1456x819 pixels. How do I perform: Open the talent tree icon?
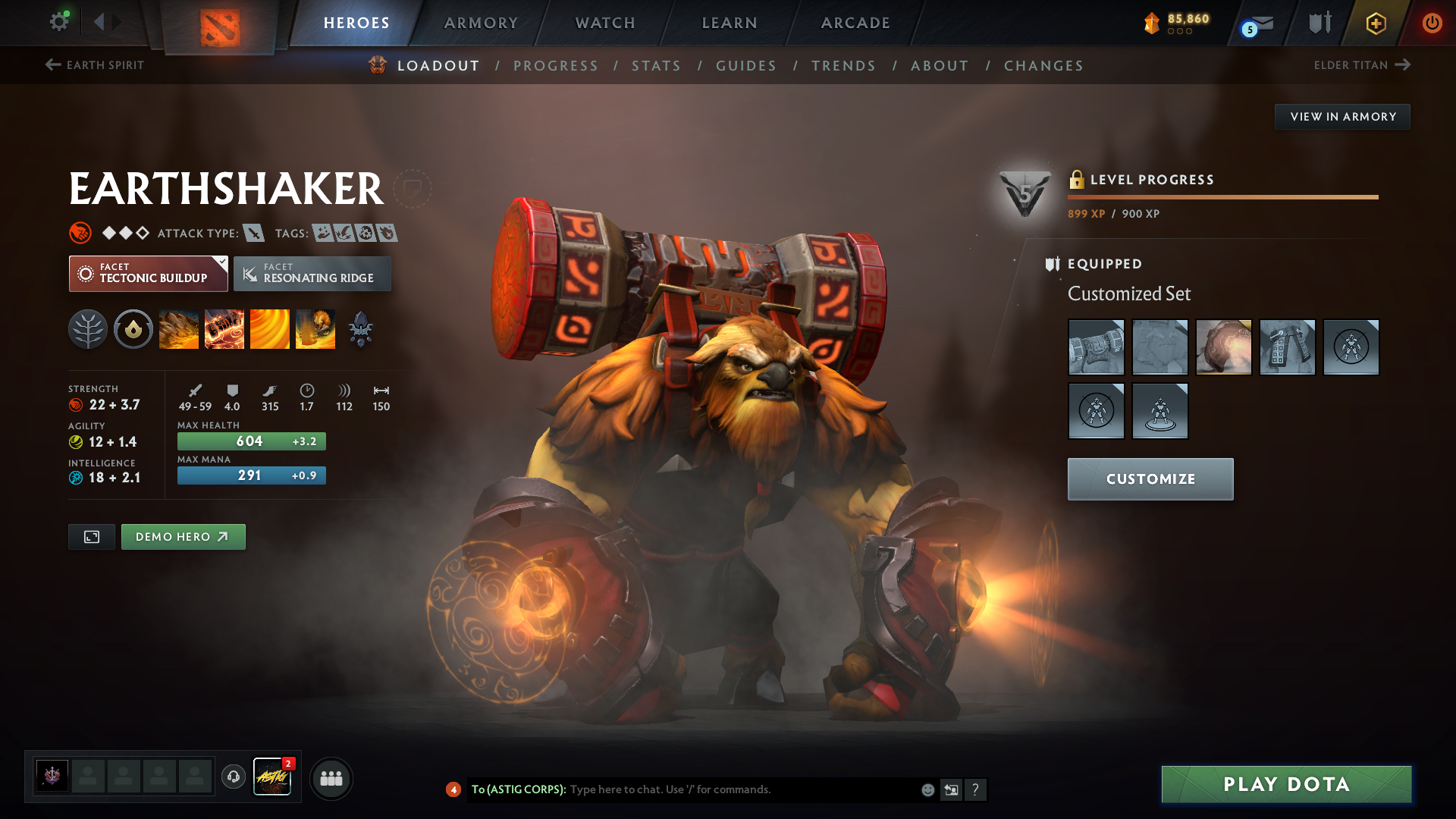88,330
